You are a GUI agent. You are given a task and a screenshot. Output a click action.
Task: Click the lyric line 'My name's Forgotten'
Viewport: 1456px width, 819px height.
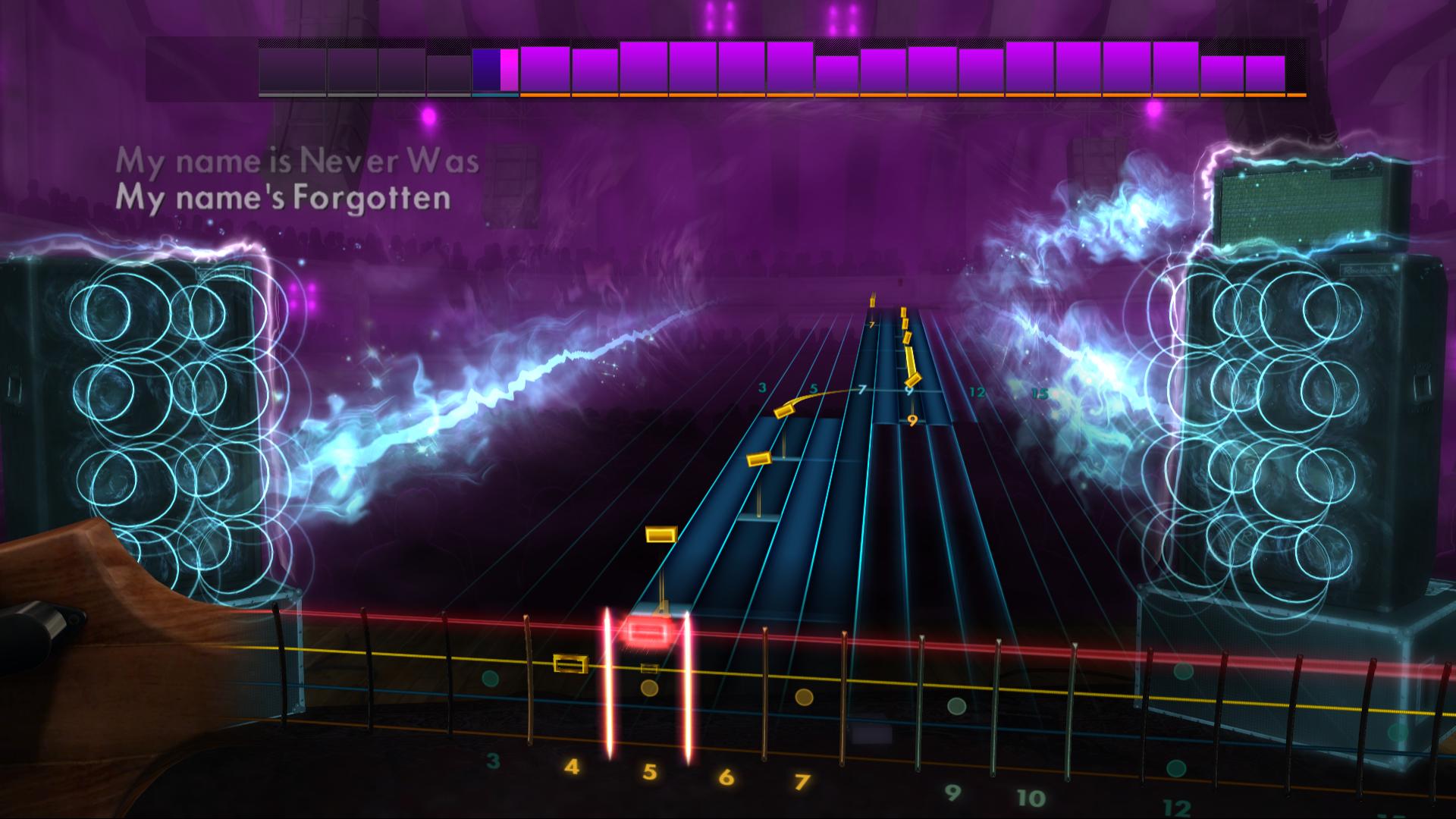pos(284,197)
